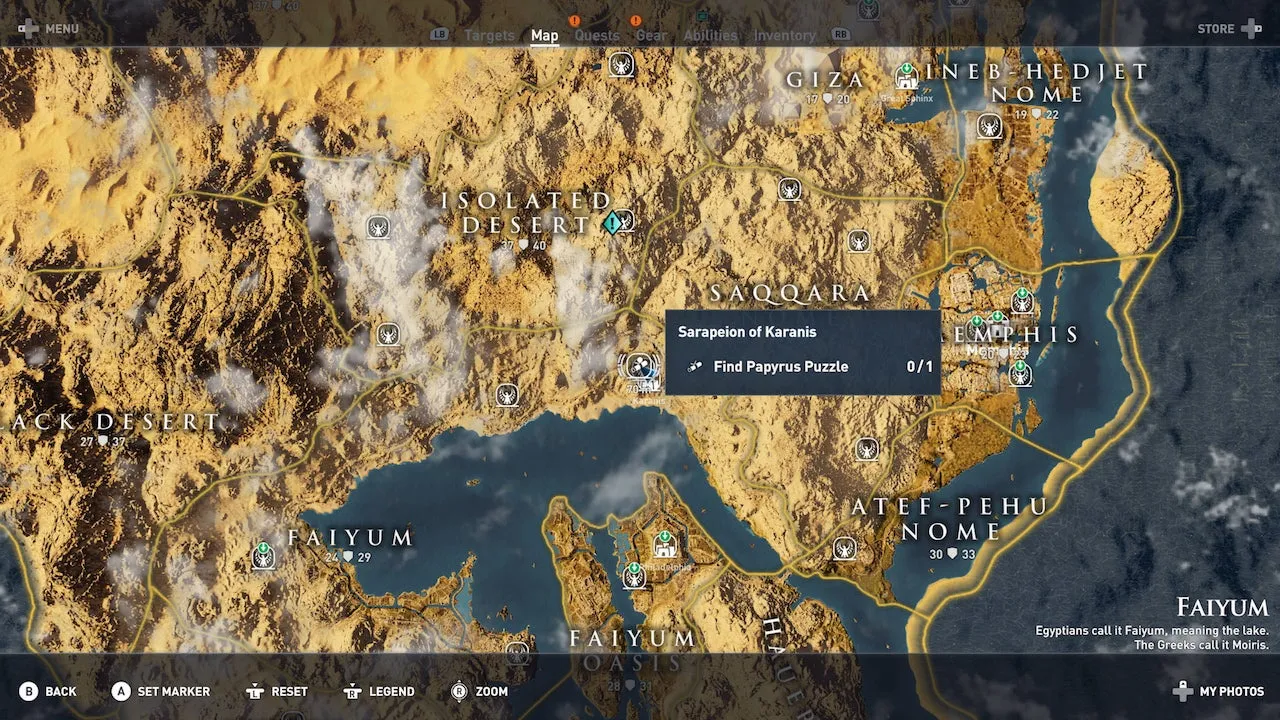The height and width of the screenshot is (720, 1280).
Task: Show the map Legend
Action: pos(379,691)
